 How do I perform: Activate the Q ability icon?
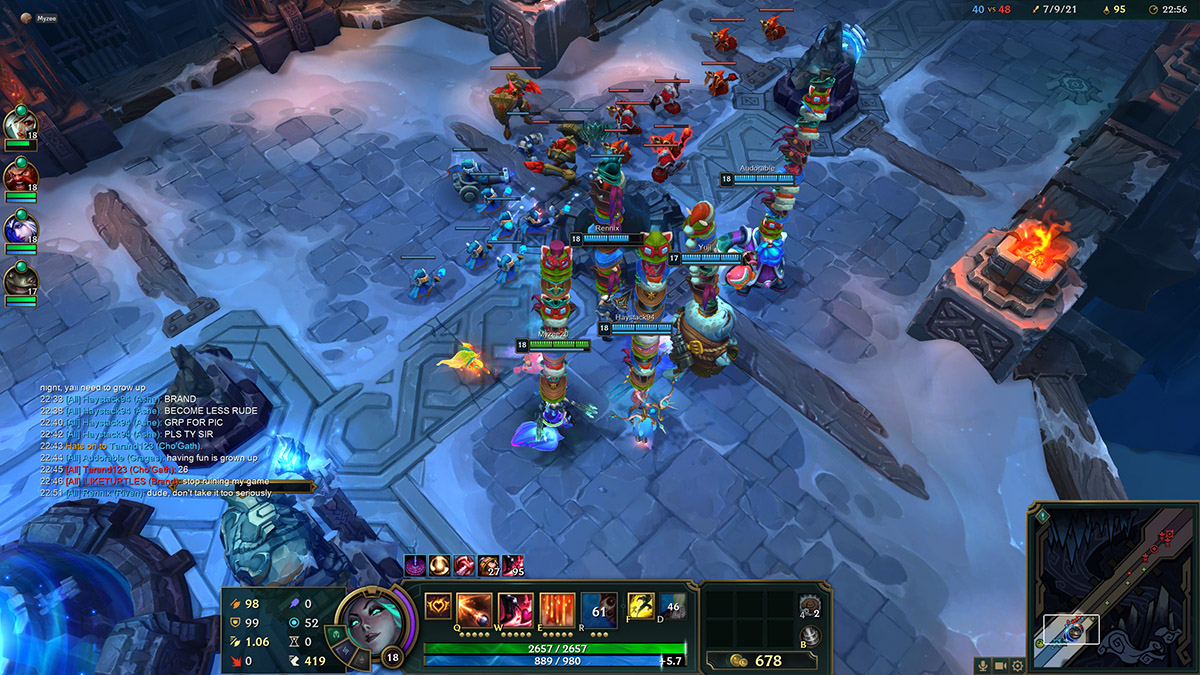coord(473,608)
